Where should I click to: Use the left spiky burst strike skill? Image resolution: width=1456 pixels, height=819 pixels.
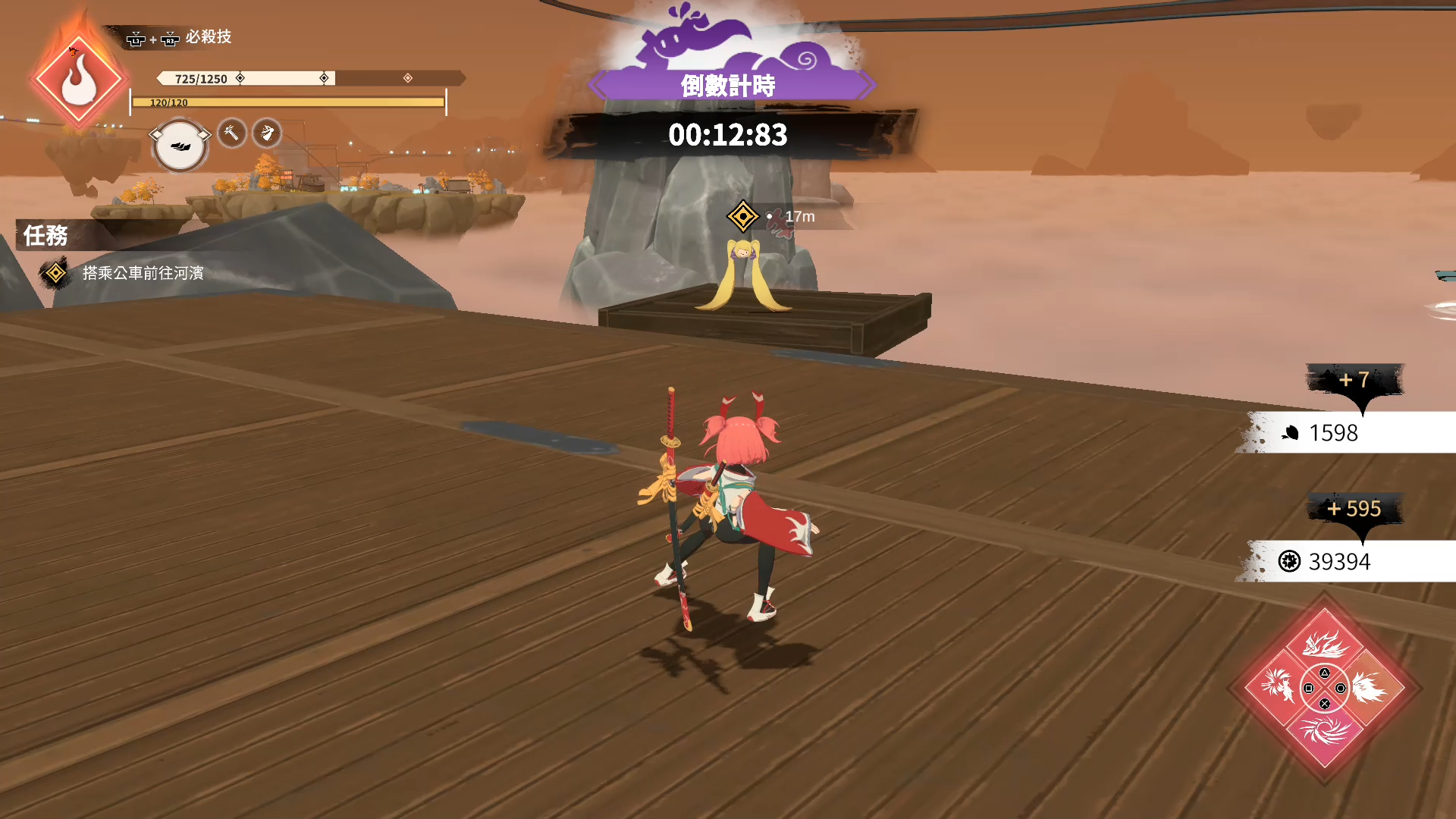(1278, 686)
